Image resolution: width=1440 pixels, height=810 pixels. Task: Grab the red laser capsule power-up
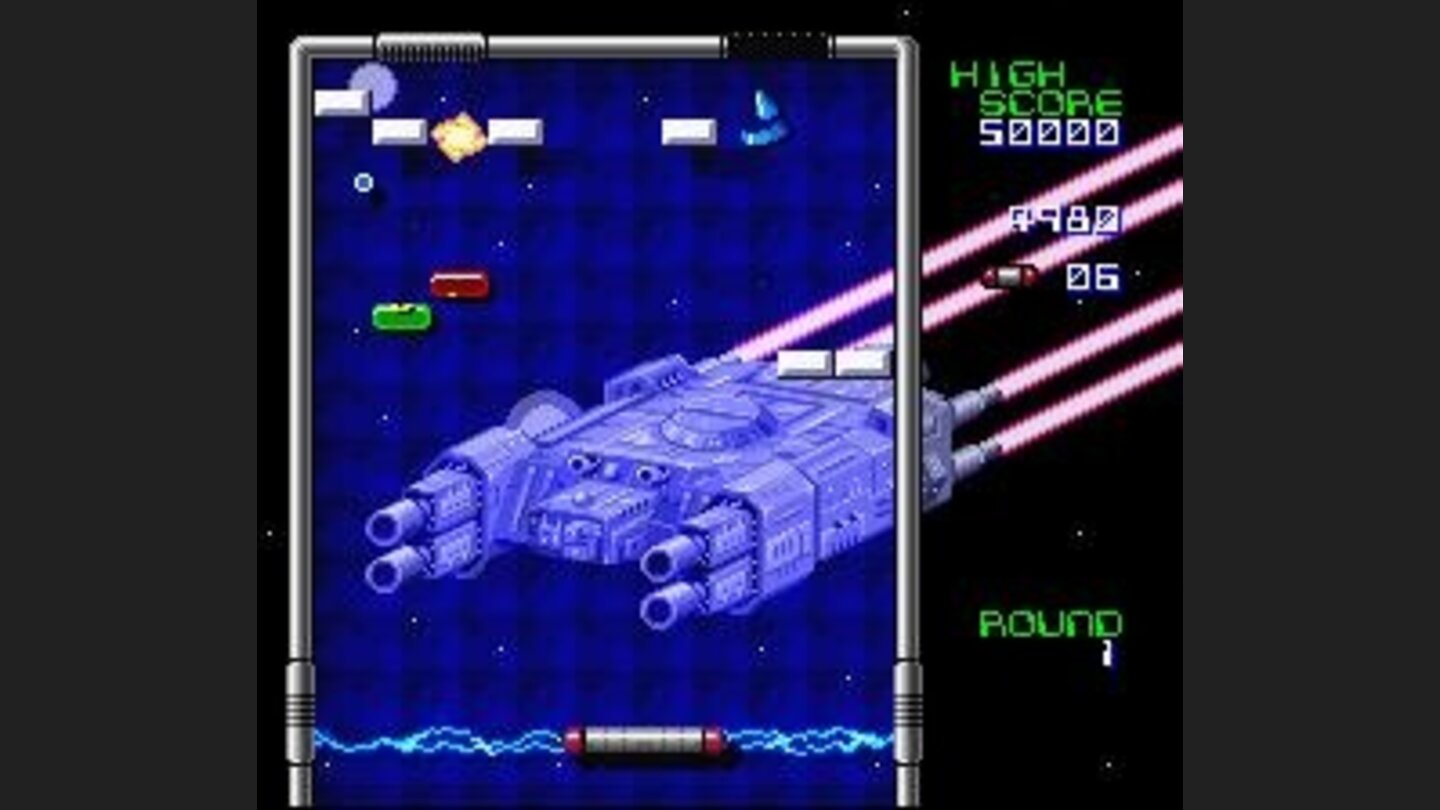click(x=461, y=284)
